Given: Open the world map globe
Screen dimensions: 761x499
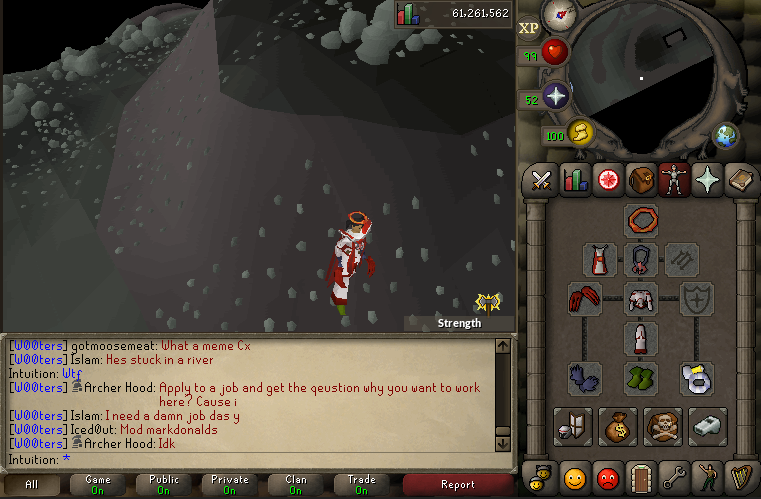Looking at the screenshot, I should [x=724, y=135].
